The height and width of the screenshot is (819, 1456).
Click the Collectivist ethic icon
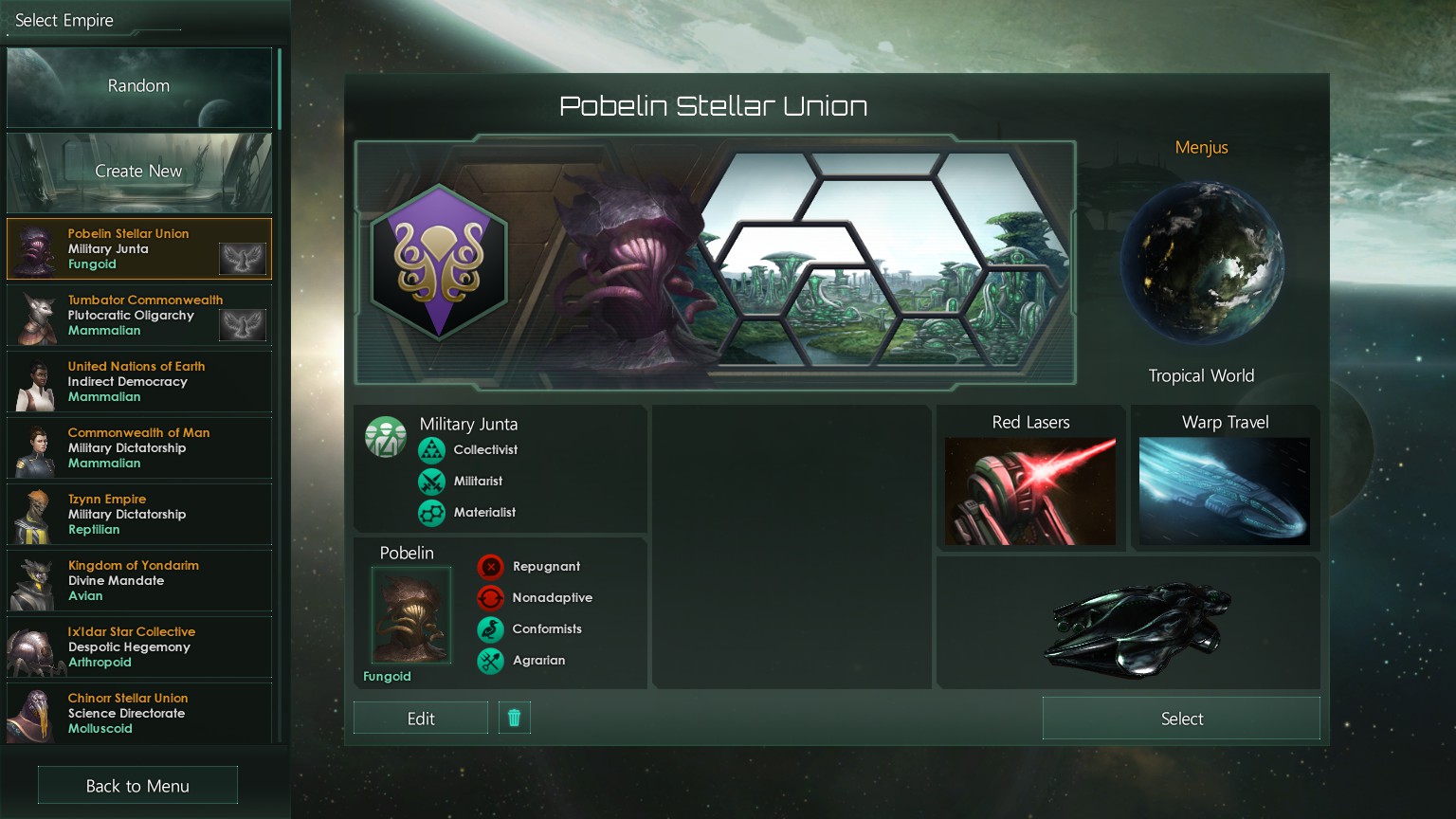(431, 450)
